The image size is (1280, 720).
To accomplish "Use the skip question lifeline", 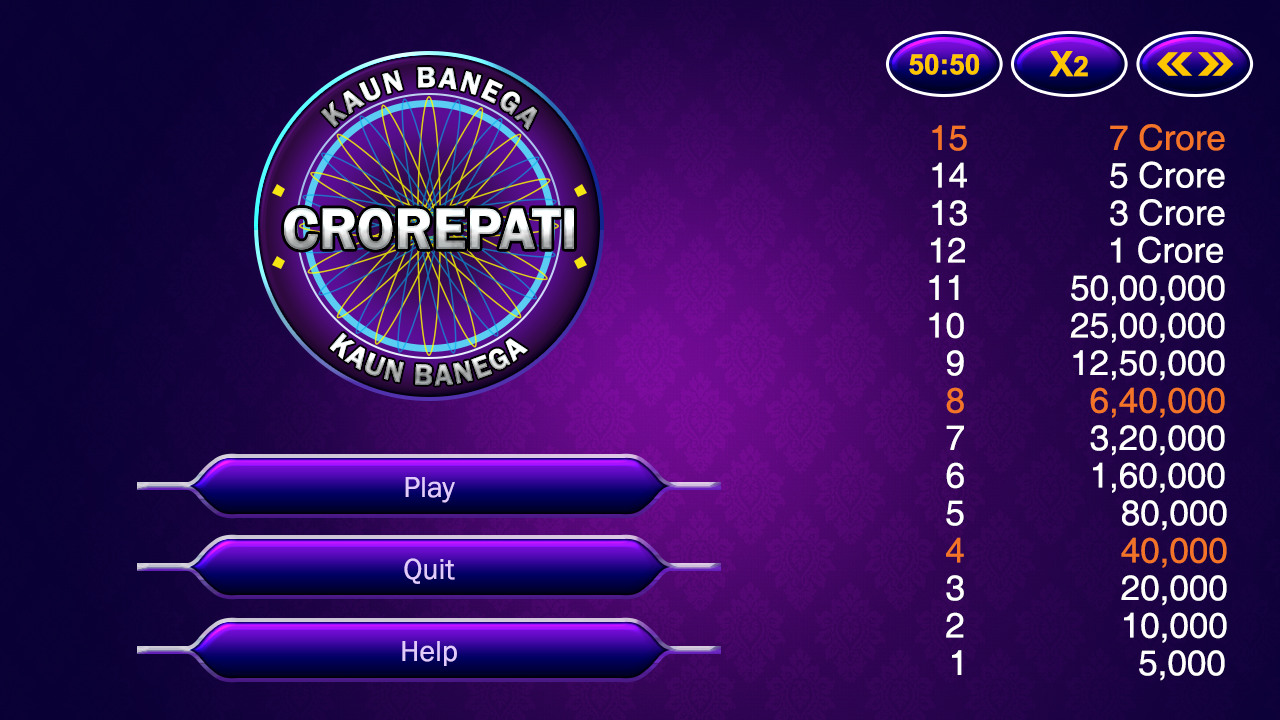I will 1193,63.
